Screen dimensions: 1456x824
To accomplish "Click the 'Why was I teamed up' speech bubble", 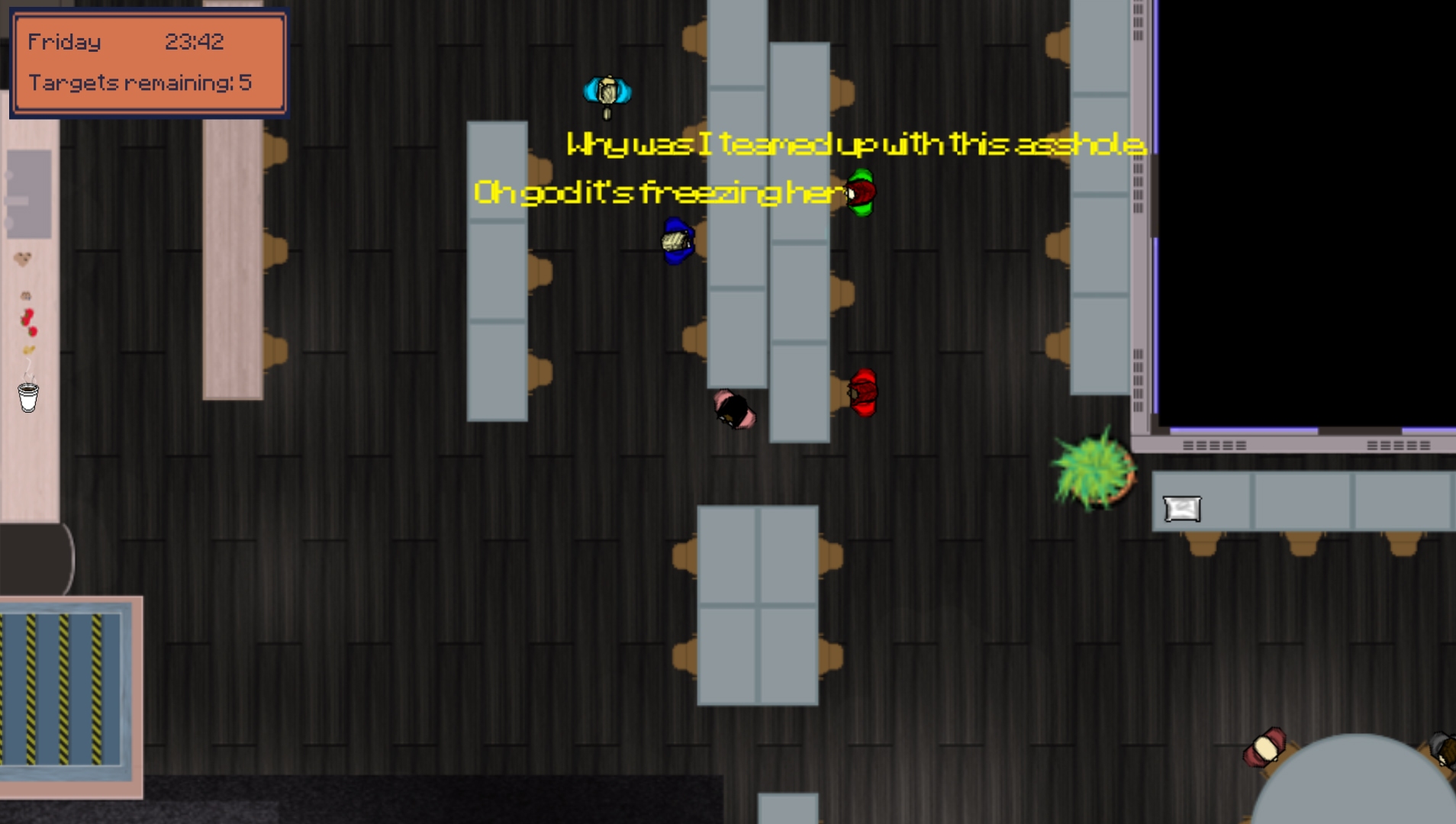I will [855, 145].
